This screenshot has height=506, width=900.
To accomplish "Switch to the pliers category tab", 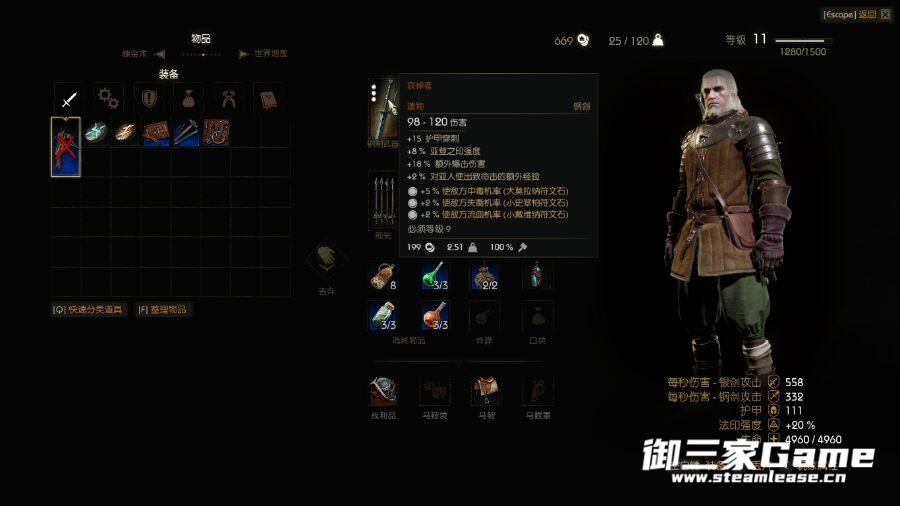I will 227,98.
